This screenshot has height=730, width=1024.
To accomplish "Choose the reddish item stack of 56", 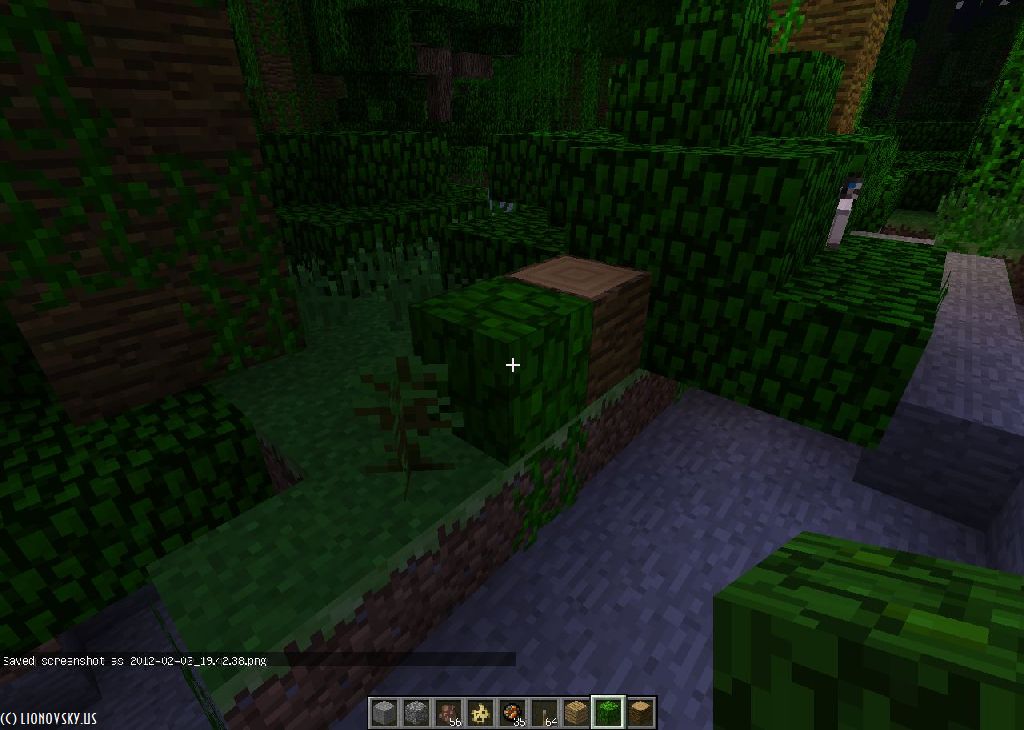I will [448, 713].
